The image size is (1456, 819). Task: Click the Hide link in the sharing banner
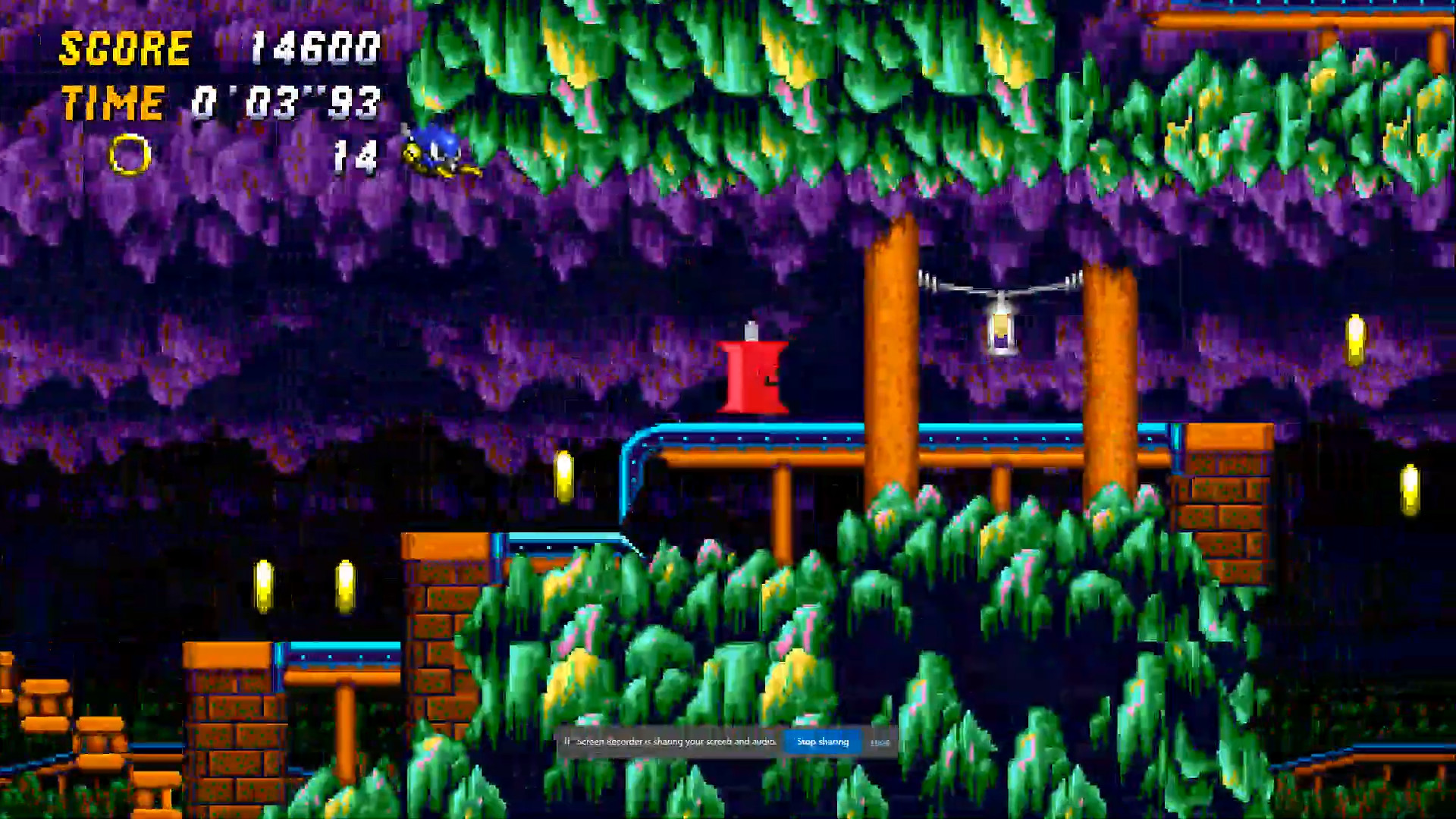(880, 742)
